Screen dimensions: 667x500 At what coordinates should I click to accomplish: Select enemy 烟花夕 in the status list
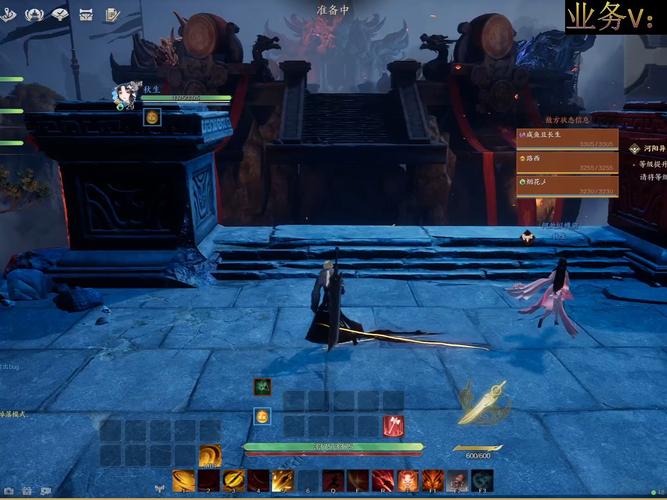[x=566, y=183]
